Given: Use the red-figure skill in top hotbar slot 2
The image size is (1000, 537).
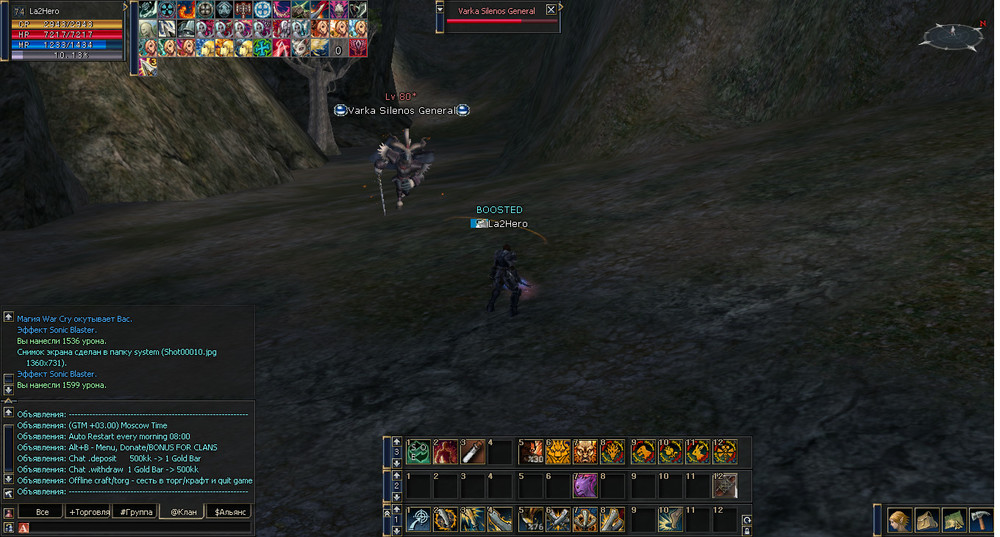Looking at the screenshot, I should (445, 452).
